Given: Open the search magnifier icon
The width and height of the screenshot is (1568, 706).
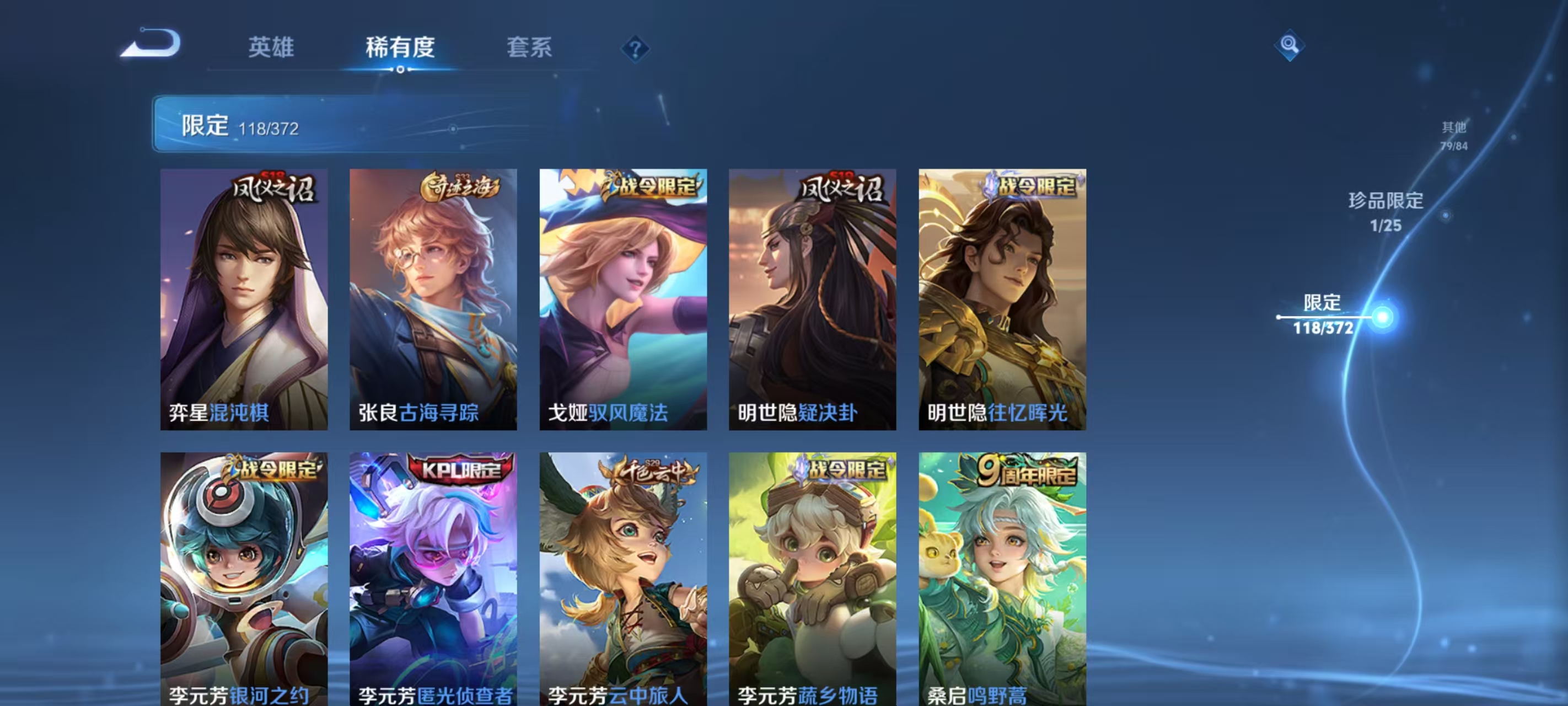Looking at the screenshot, I should point(1289,46).
